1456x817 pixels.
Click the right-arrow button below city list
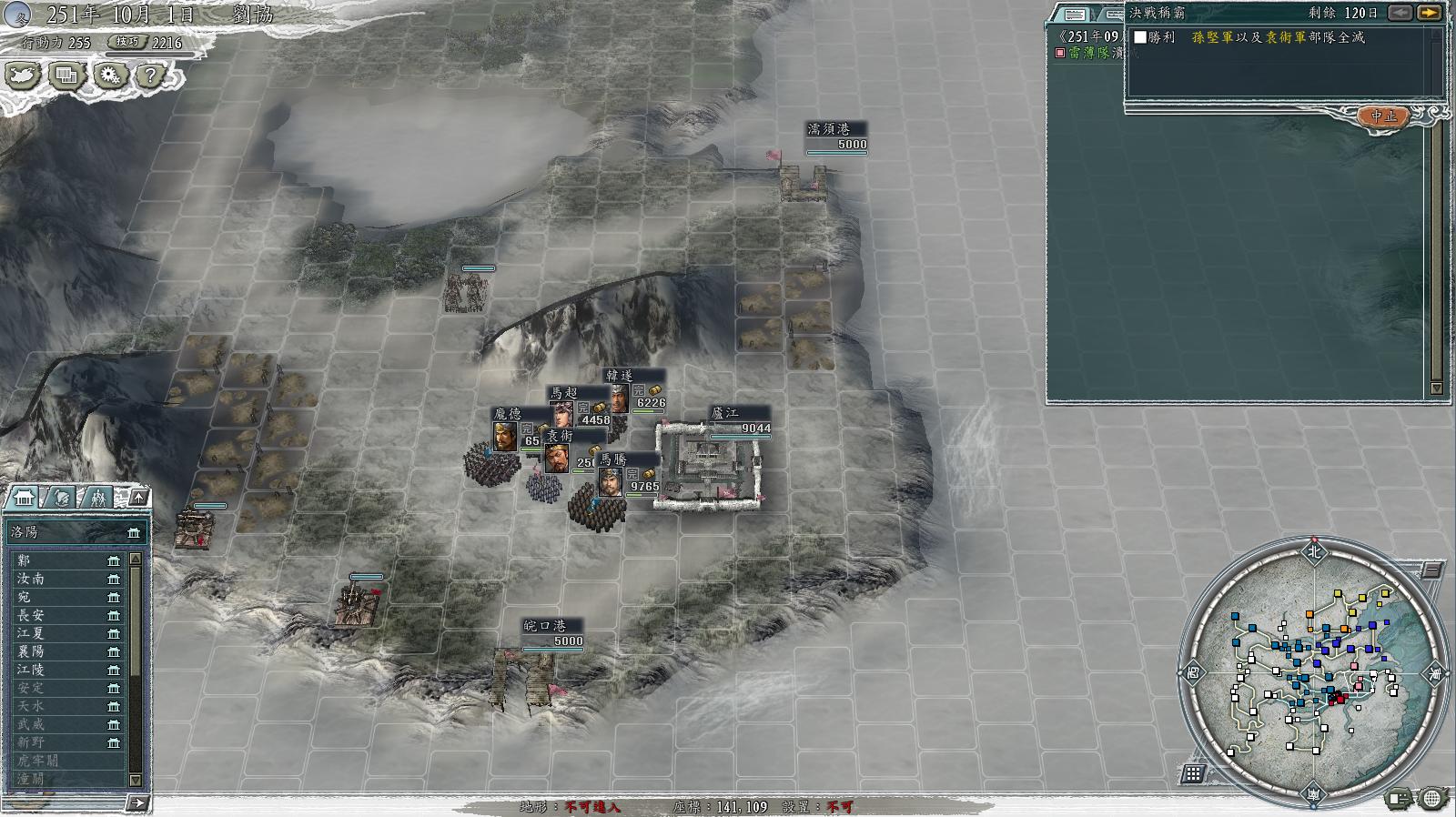click(x=136, y=802)
